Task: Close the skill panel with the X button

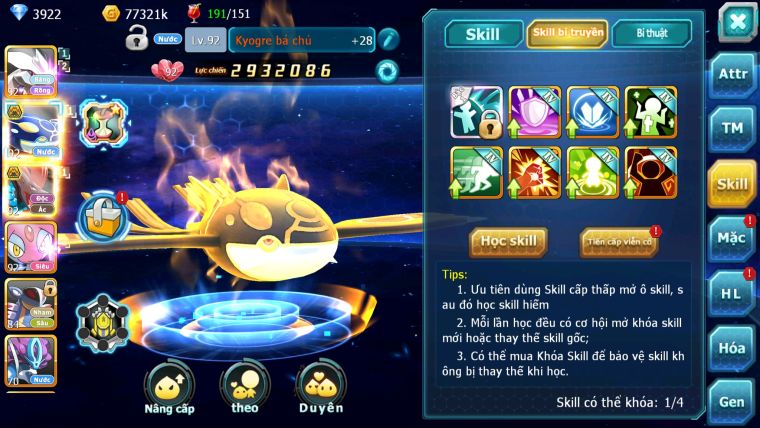Action: click(x=736, y=21)
